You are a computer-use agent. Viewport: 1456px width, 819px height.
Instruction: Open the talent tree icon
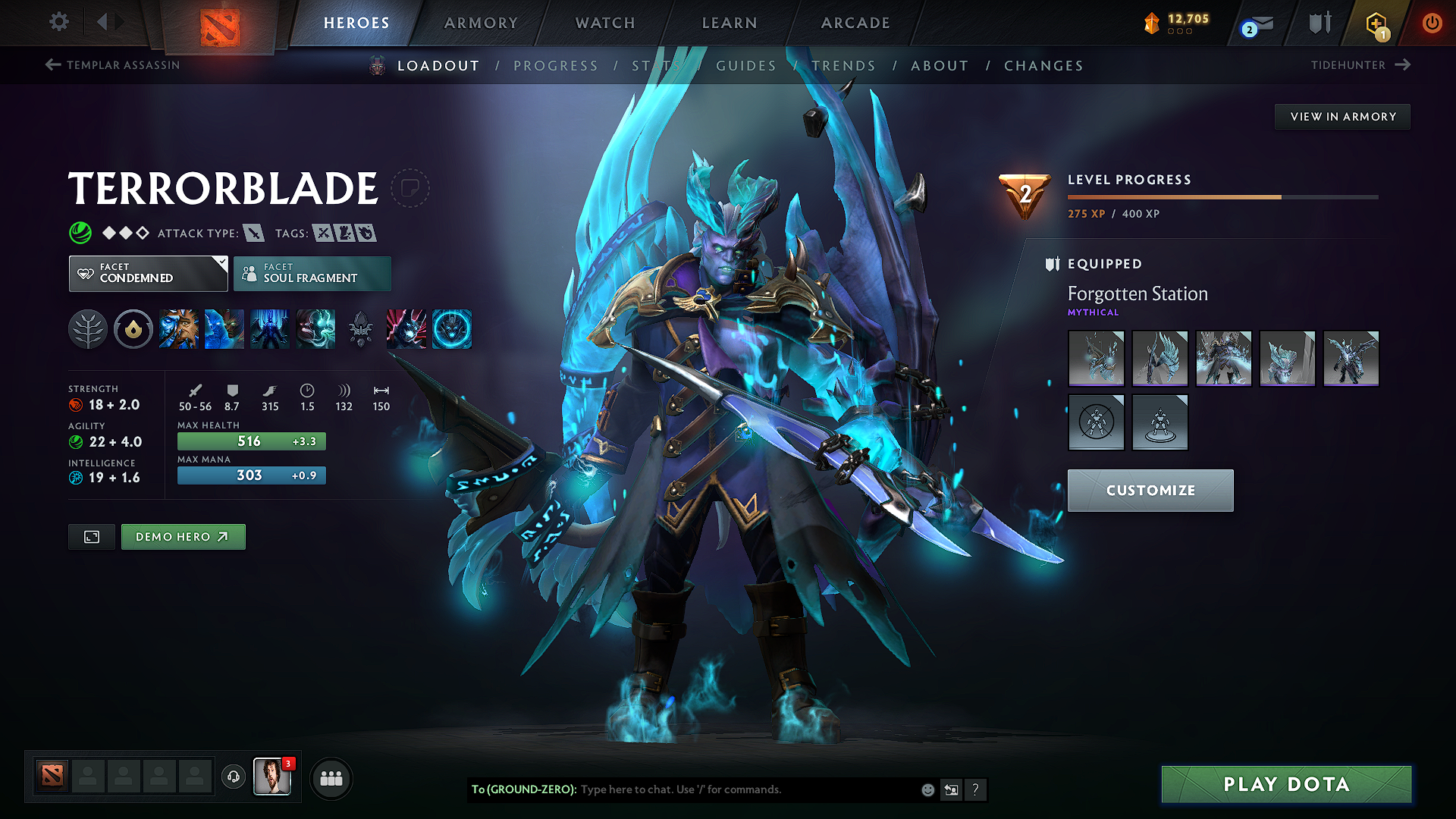(x=88, y=329)
